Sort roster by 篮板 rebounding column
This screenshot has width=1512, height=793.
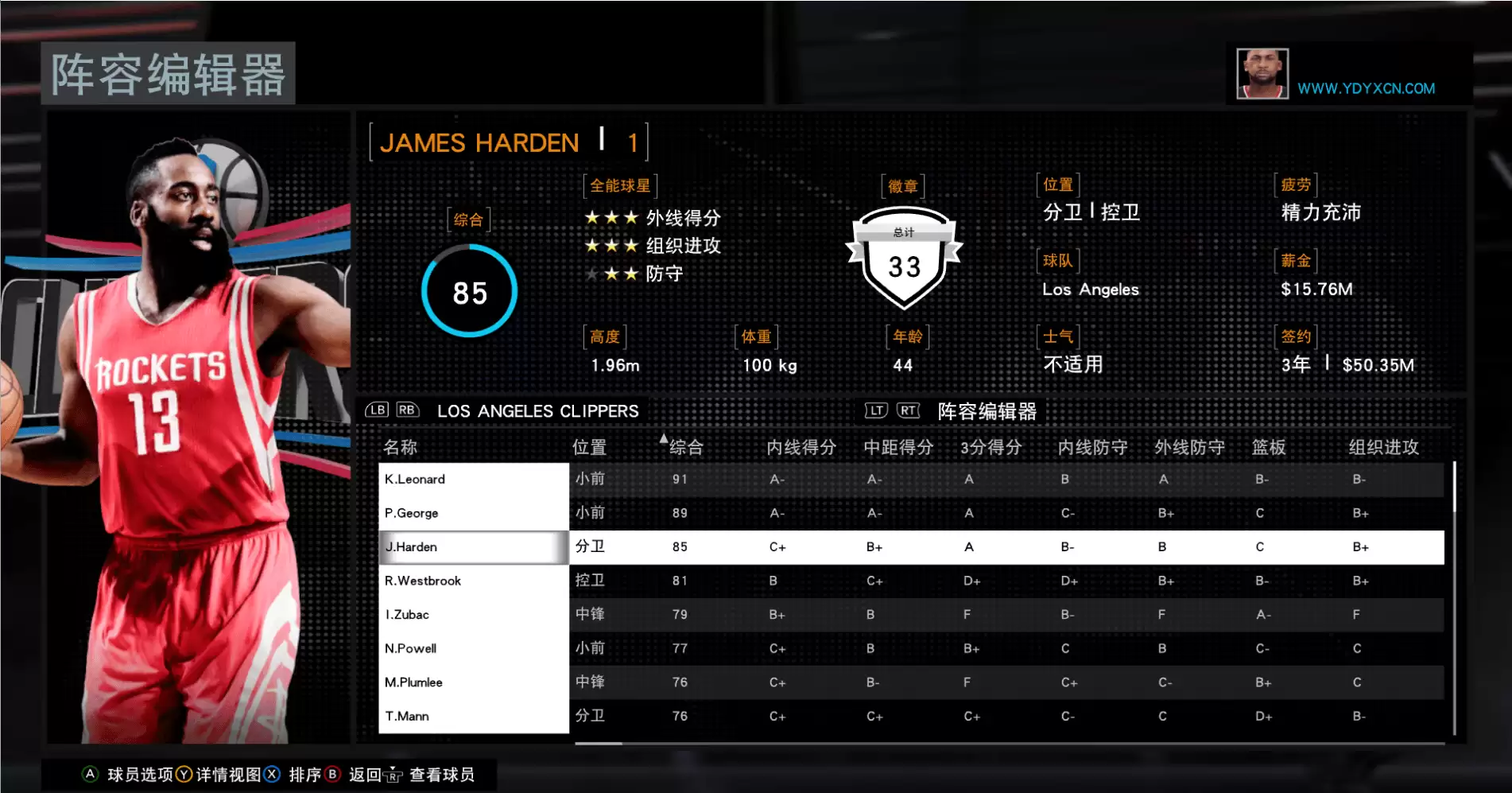[1268, 447]
